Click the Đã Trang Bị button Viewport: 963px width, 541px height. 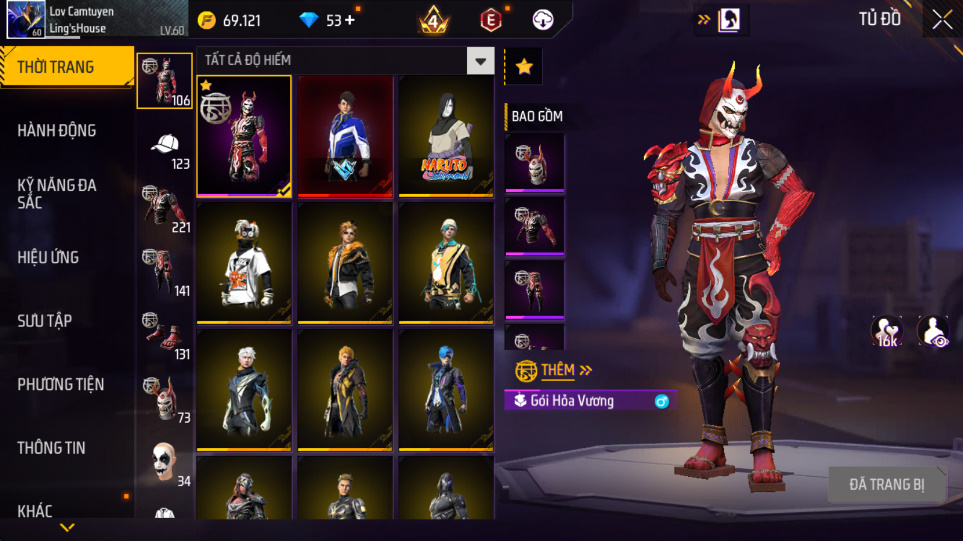point(886,485)
